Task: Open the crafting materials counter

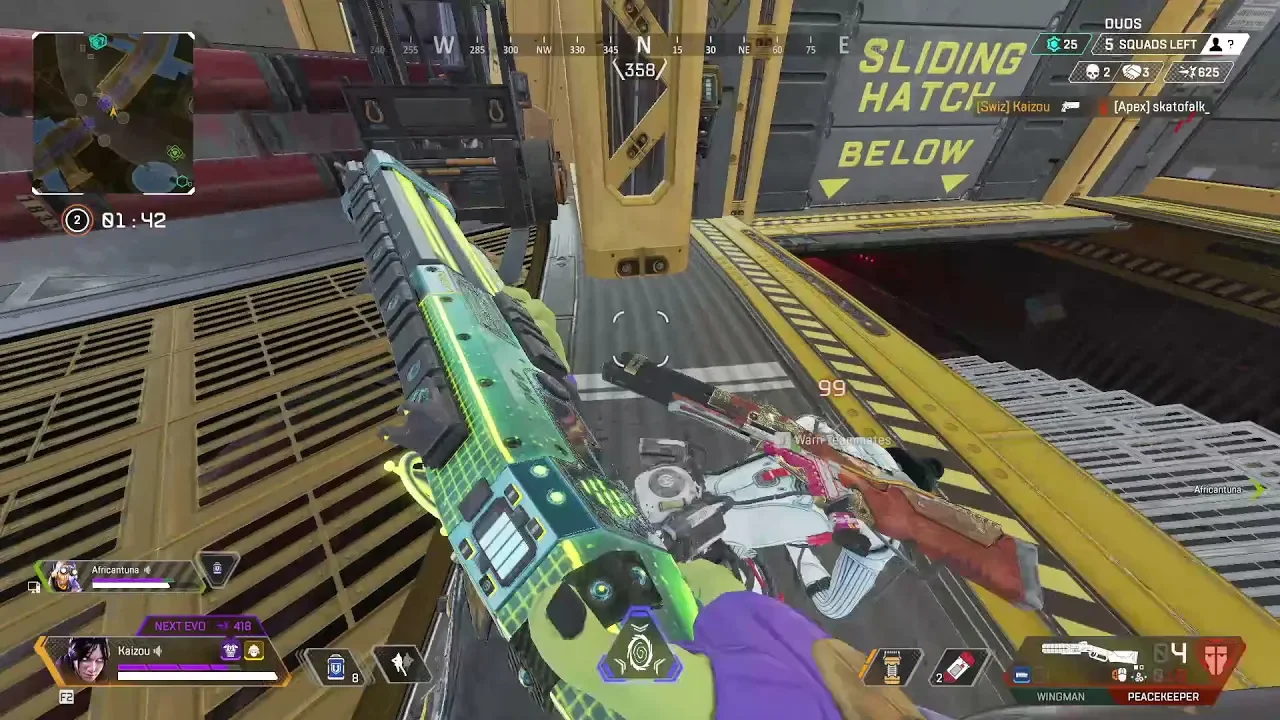Action: click(x=1062, y=44)
